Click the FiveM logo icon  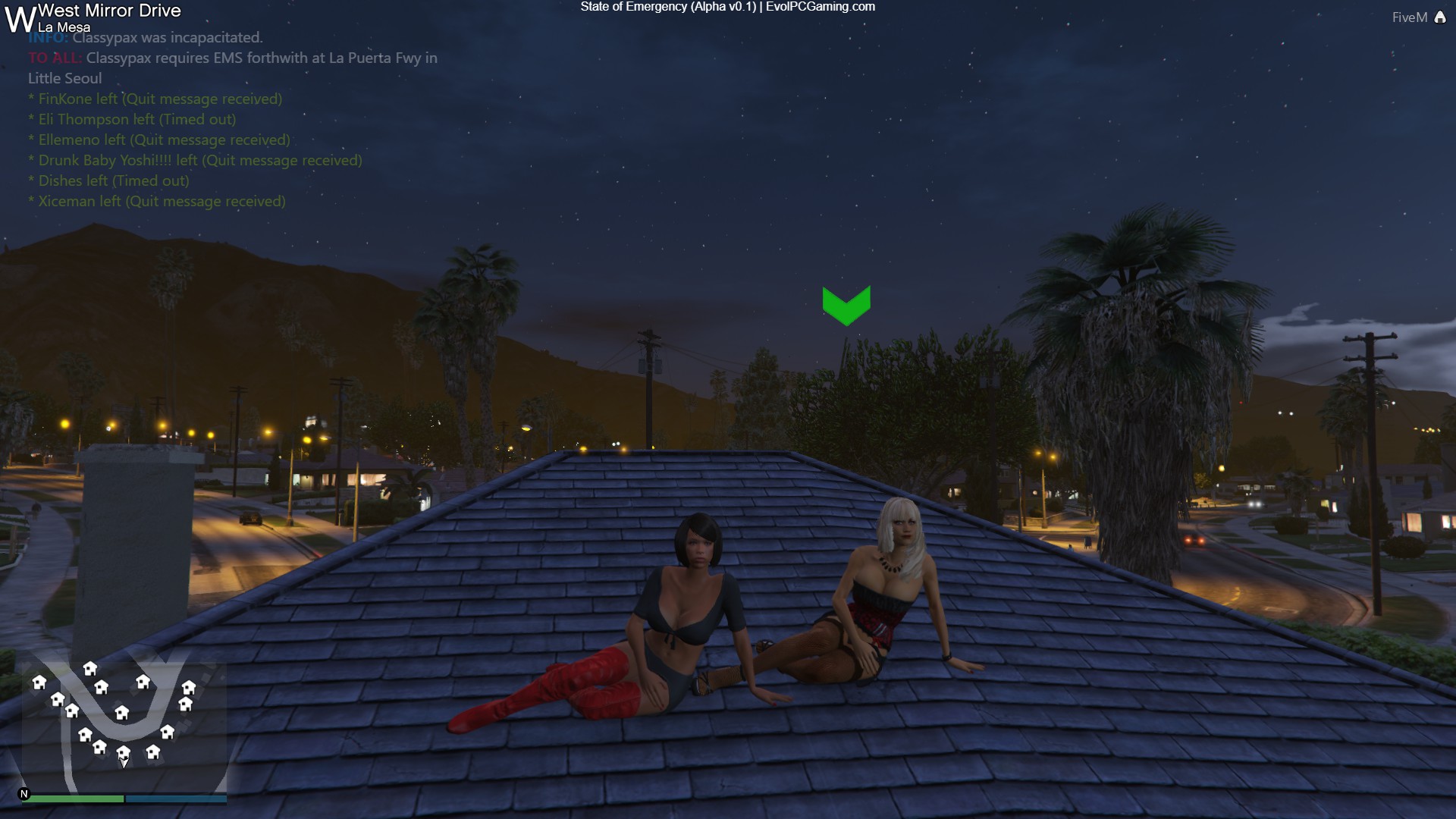(1440, 17)
